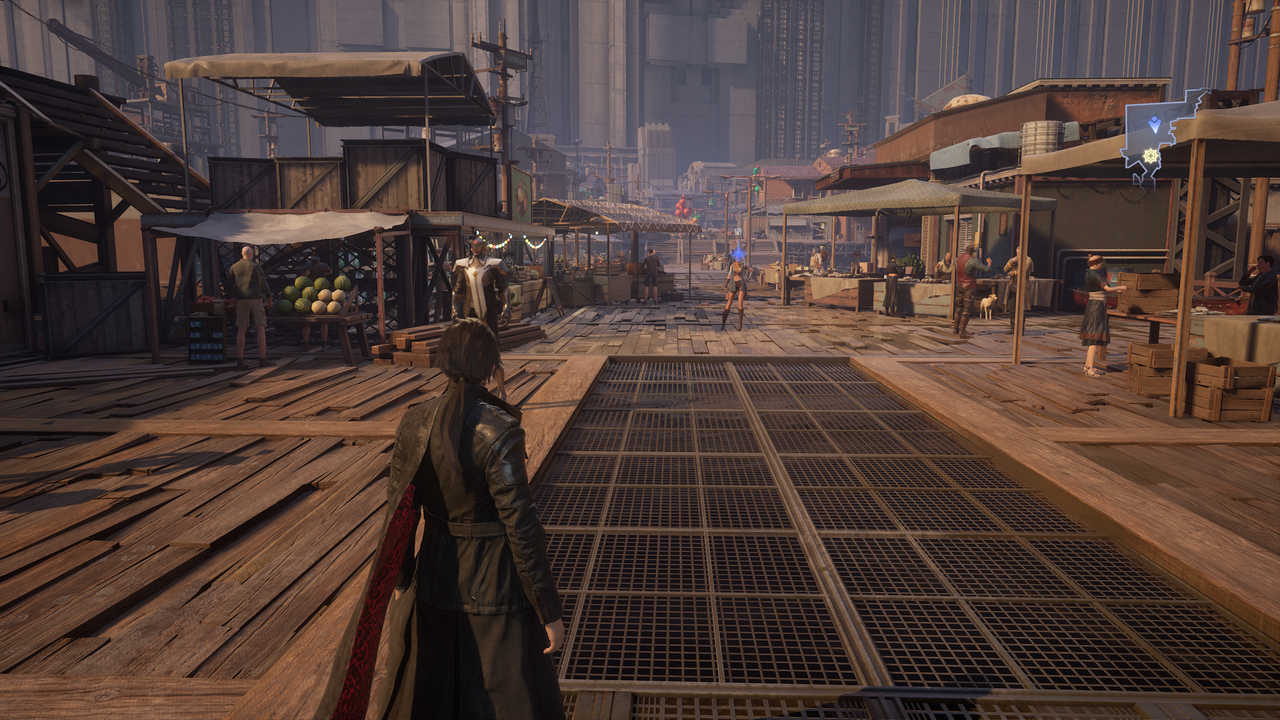Select the blue player arrow on the minimap

point(1155,125)
